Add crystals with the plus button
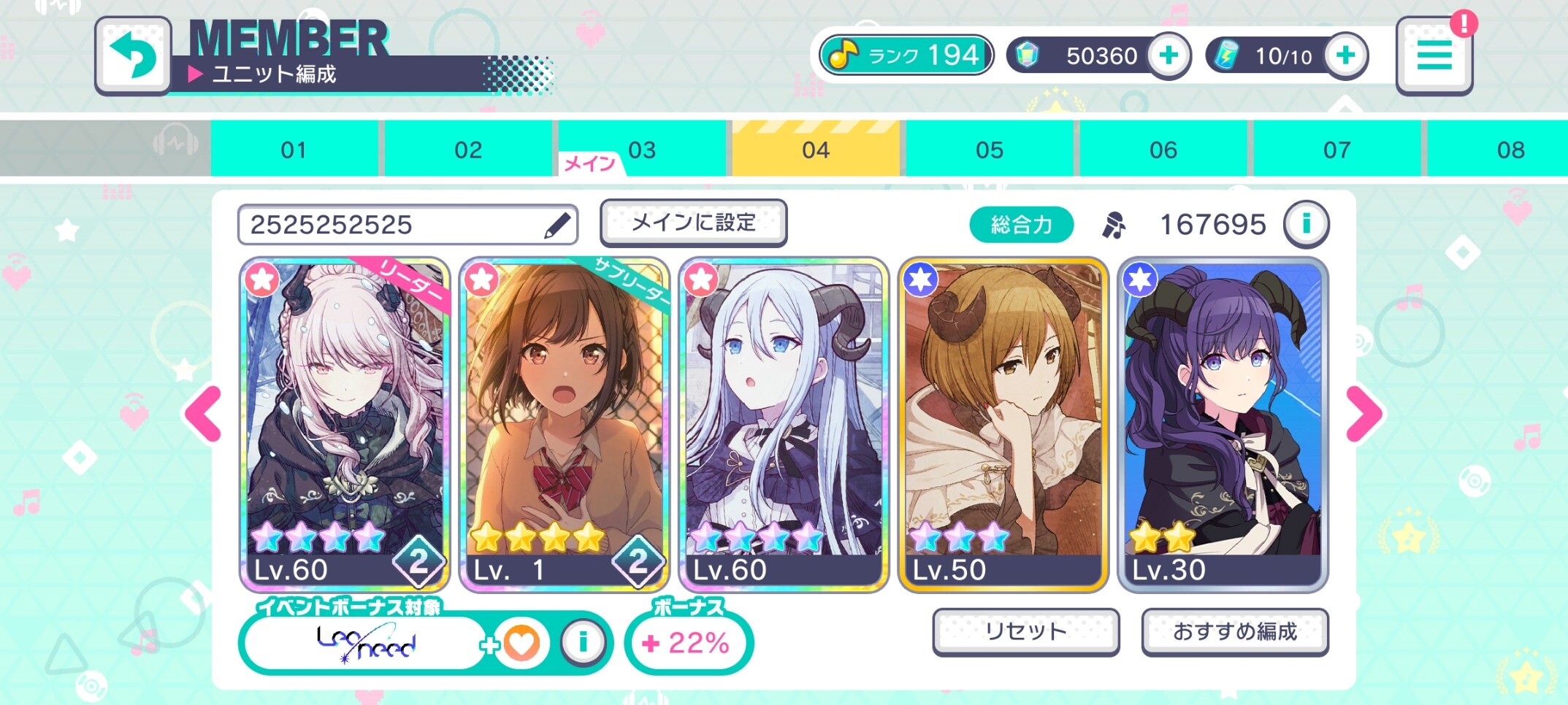The image size is (1568, 705). [1168, 55]
